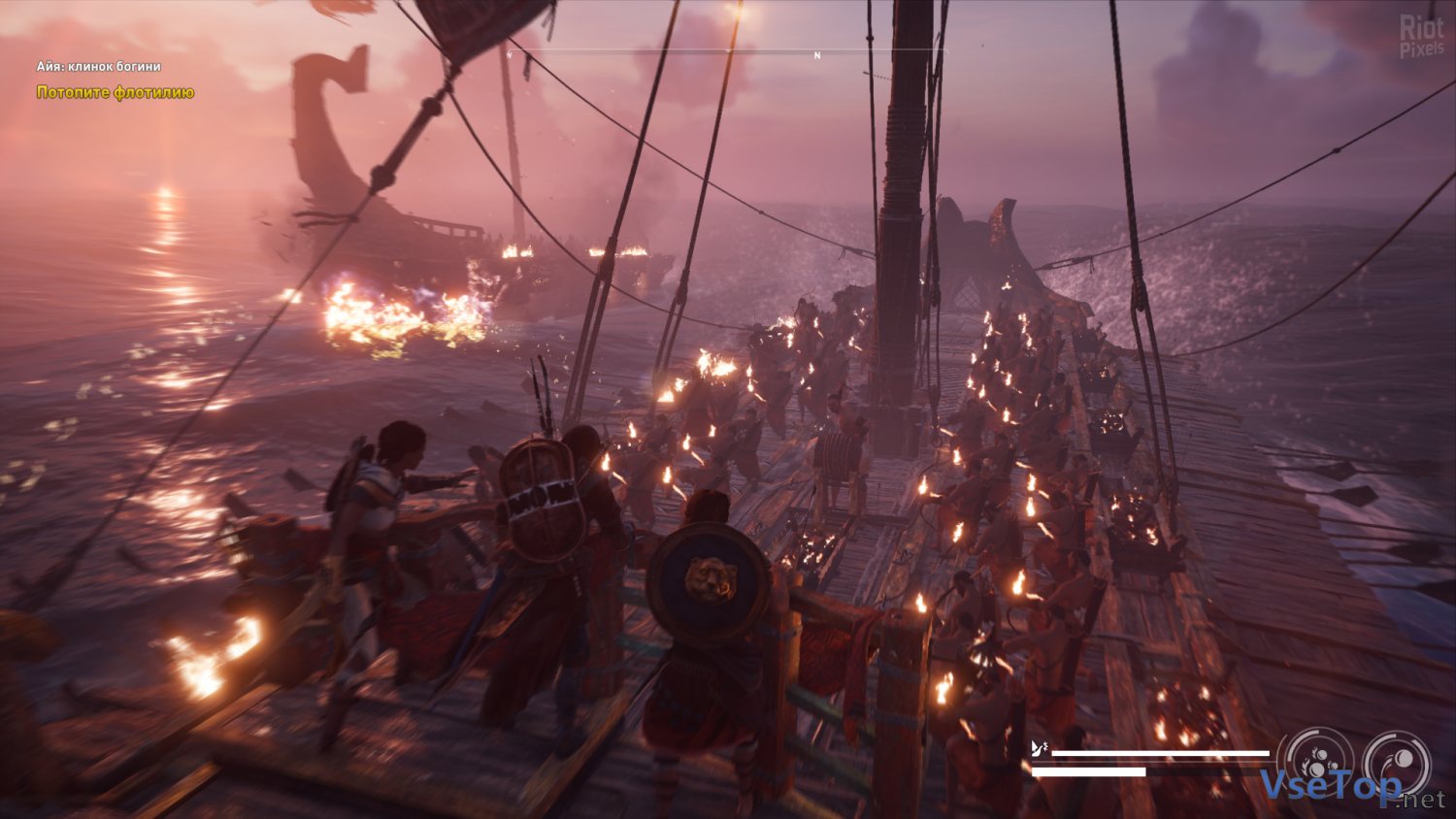Click the compass bar's N marker

[817, 55]
